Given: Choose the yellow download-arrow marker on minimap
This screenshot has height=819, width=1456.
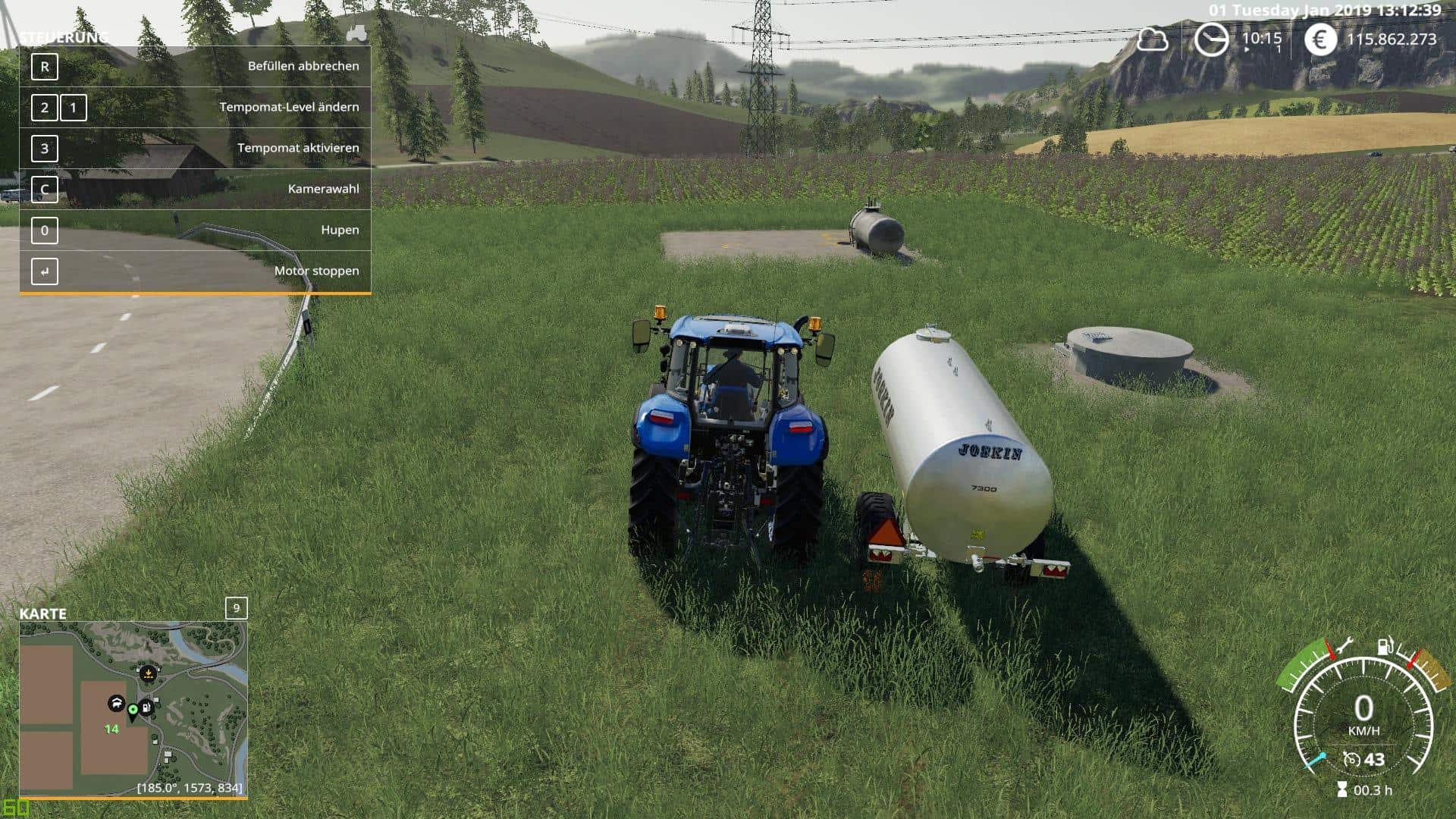Looking at the screenshot, I should click(148, 673).
